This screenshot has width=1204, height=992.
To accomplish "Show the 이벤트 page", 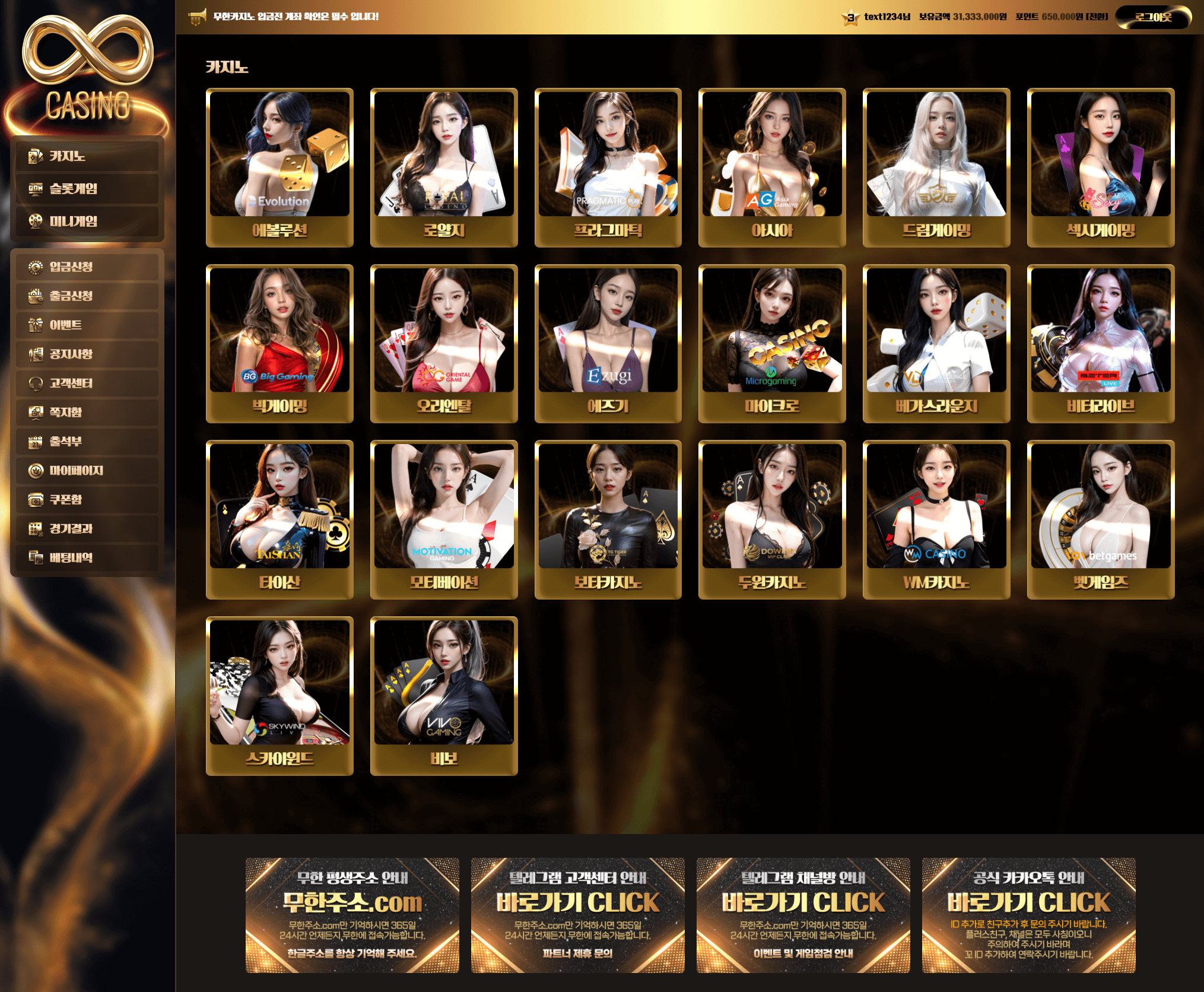I will [87, 325].
